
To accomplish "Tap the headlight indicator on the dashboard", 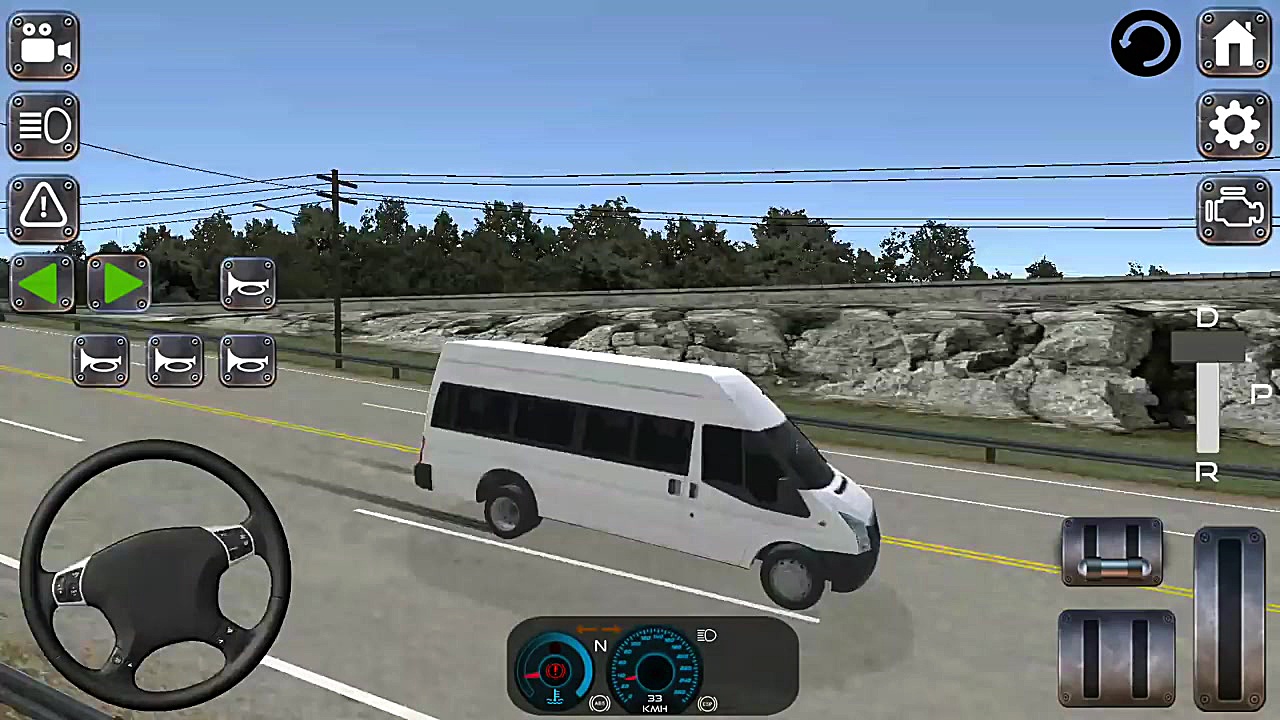I will (x=707, y=635).
